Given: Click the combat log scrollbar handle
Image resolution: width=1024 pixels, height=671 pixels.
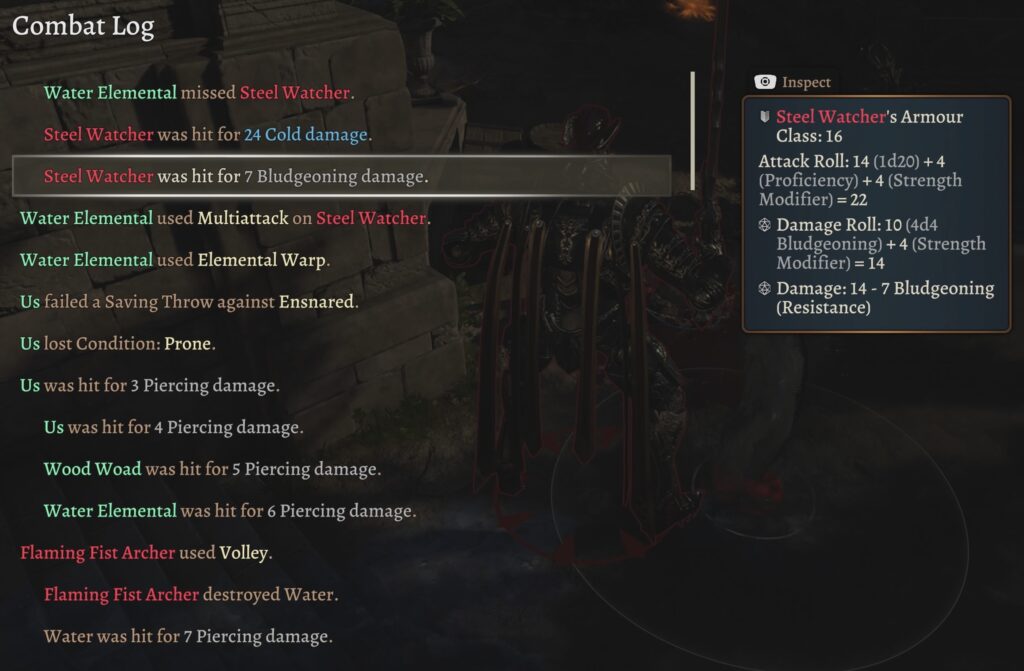Looking at the screenshot, I should click(693, 131).
